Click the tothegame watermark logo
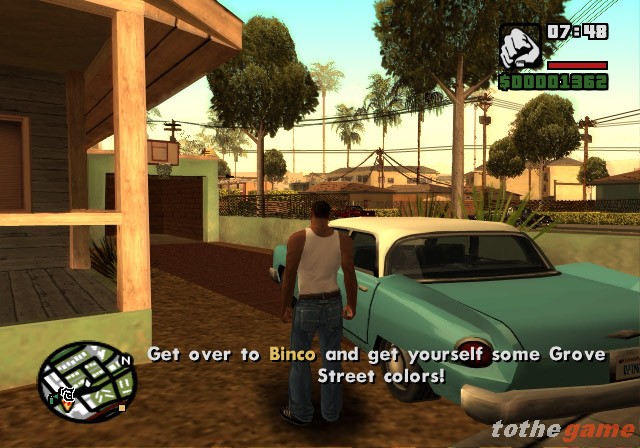The height and width of the screenshot is (448, 640). coord(563,430)
